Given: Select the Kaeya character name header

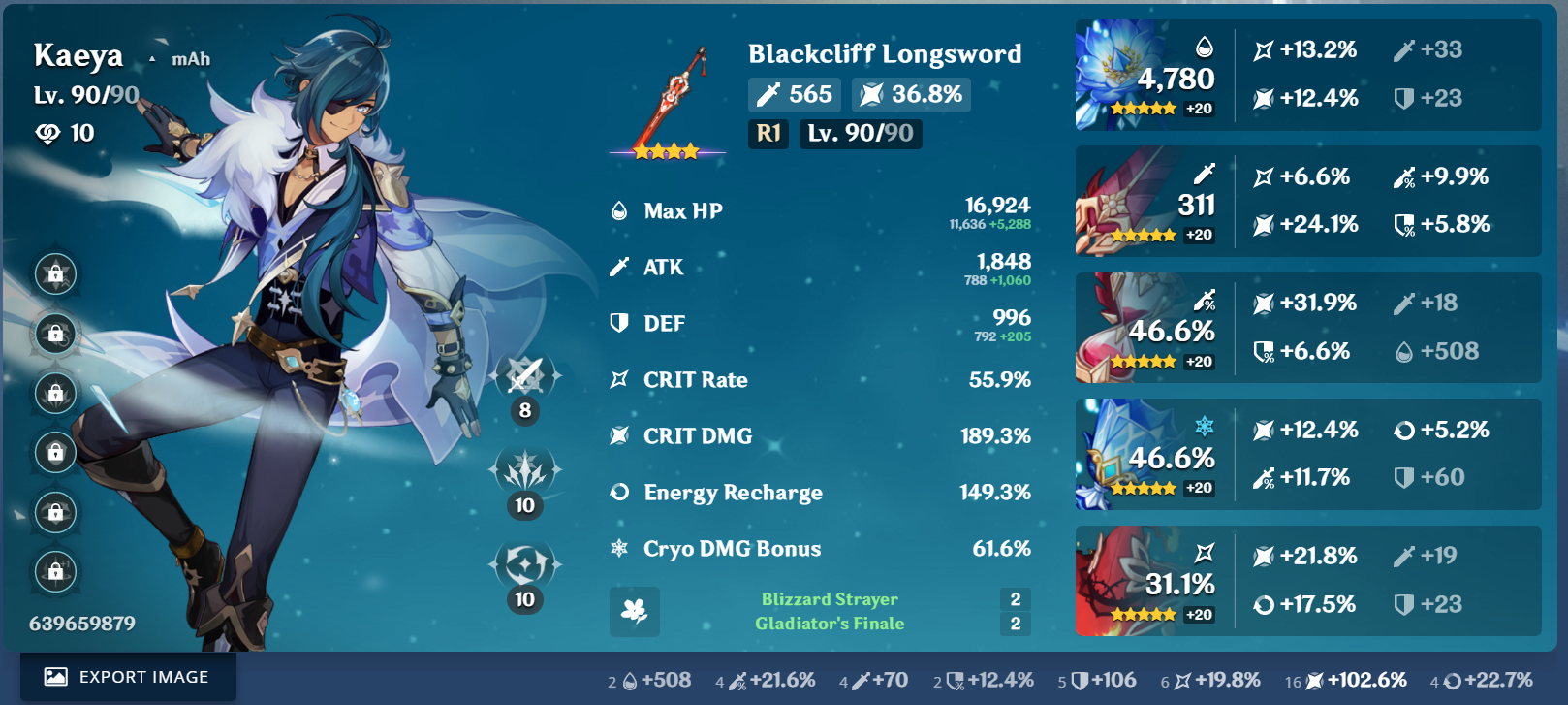Looking at the screenshot, I should pos(78,55).
